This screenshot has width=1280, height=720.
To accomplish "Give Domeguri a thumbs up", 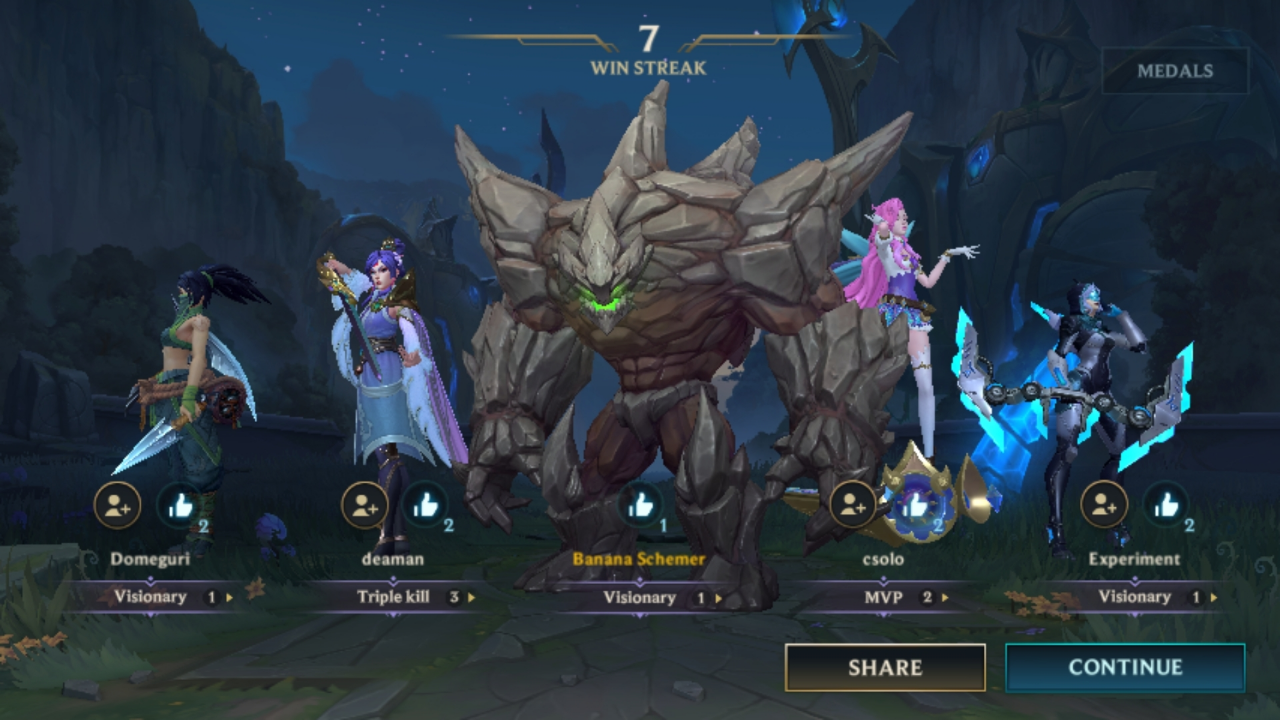I will (181, 505).
